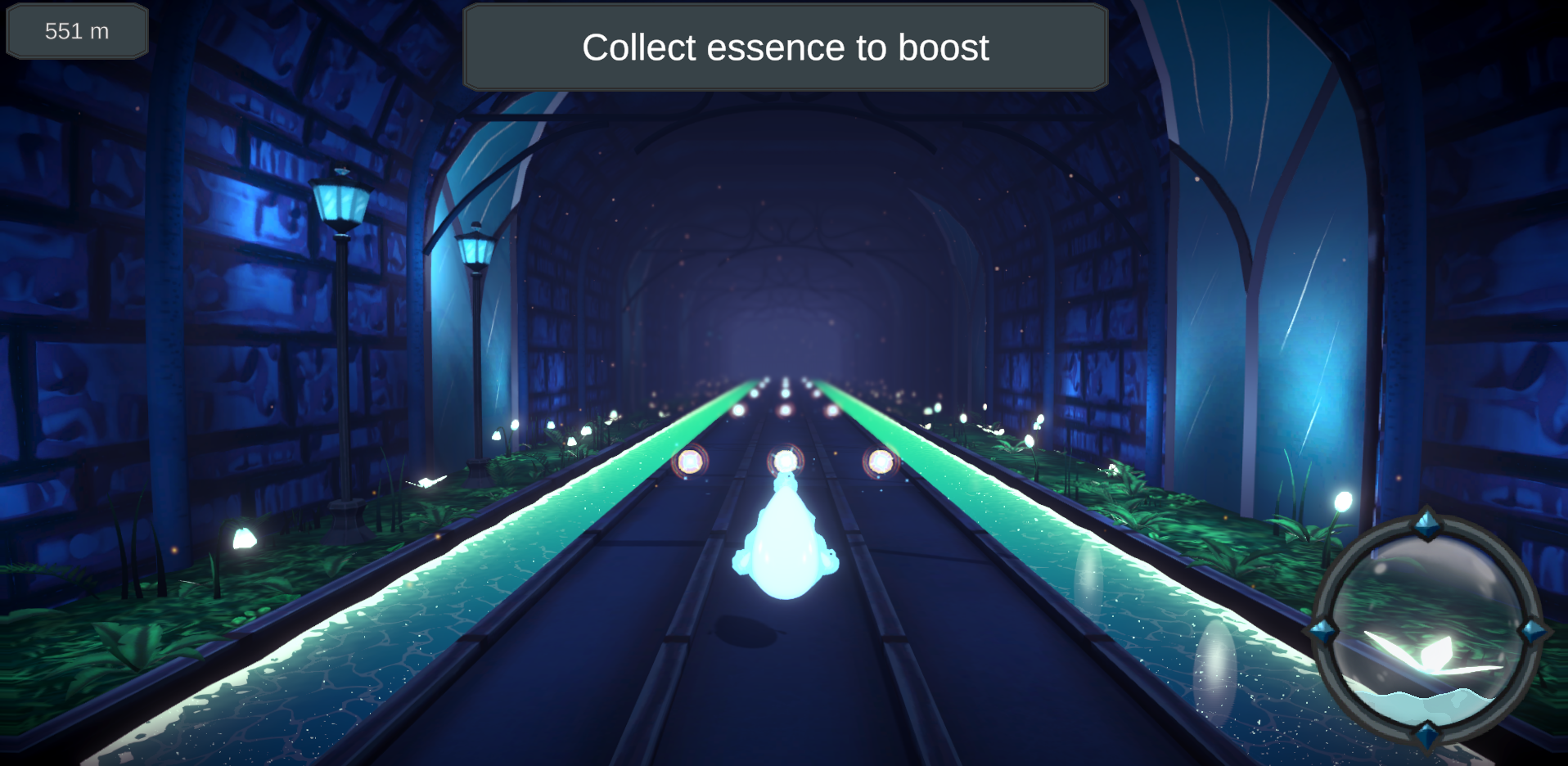Click the 551 m distance counter
The image size is (1568, 766).
point(76,31)
